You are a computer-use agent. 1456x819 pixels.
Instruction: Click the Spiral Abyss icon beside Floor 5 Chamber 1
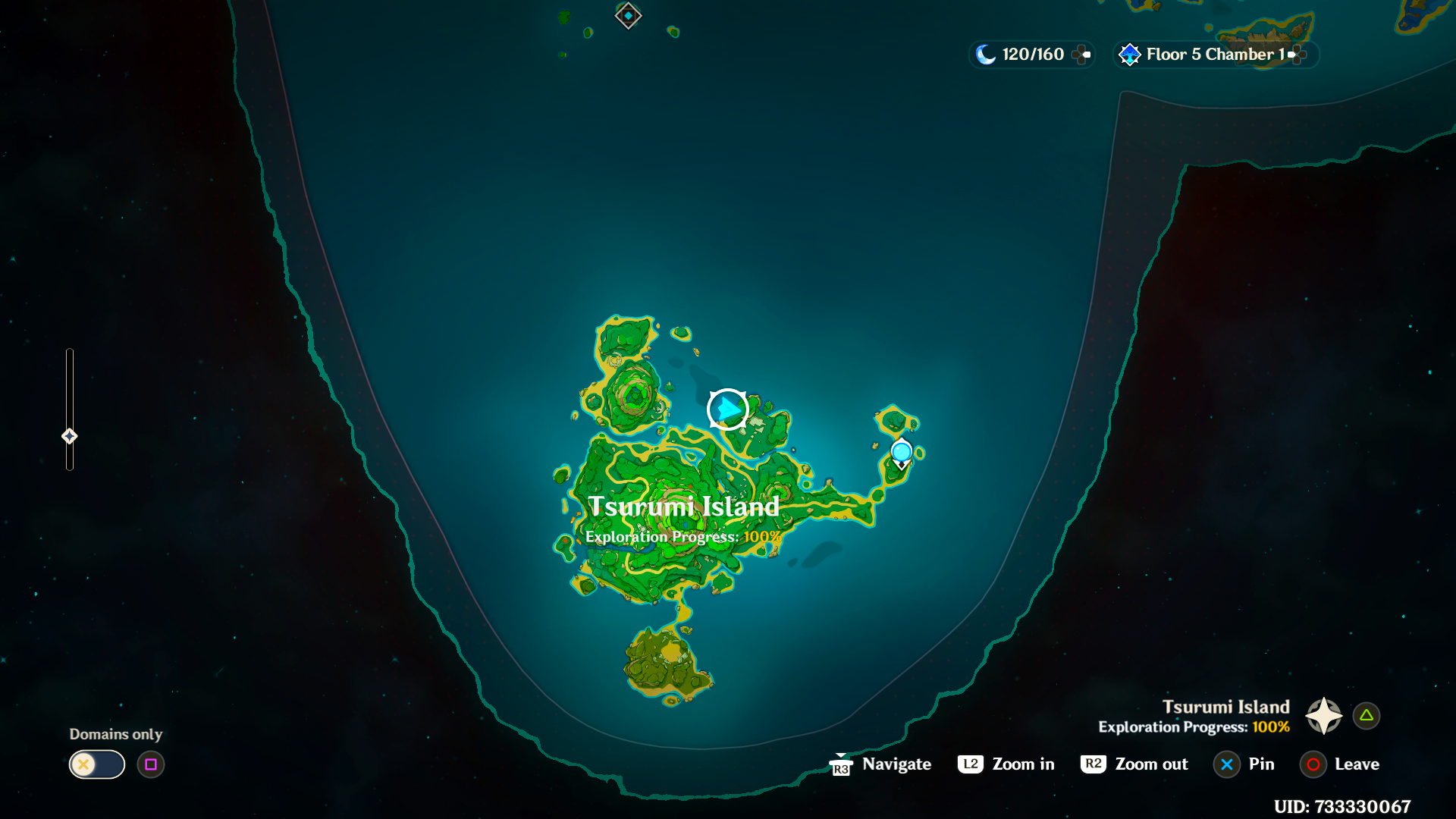tap(1129, 54)
